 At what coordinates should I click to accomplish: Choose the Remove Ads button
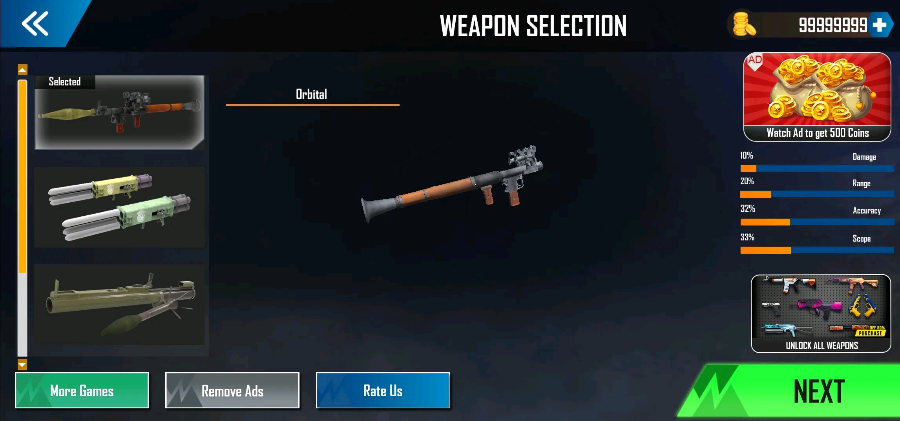(x=232, y=390)
